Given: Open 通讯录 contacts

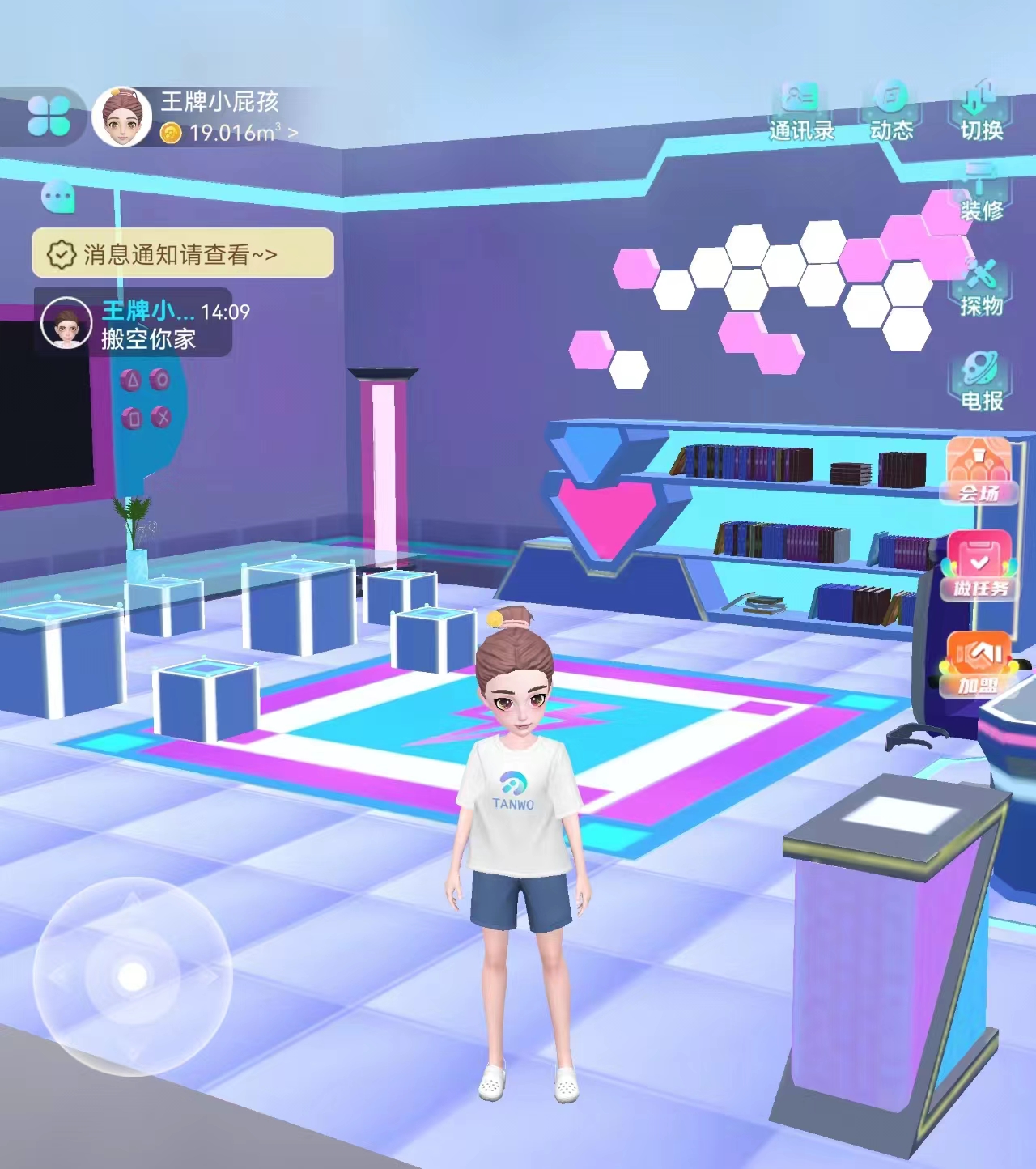Looking at the screenshot, I should [801, 112].
